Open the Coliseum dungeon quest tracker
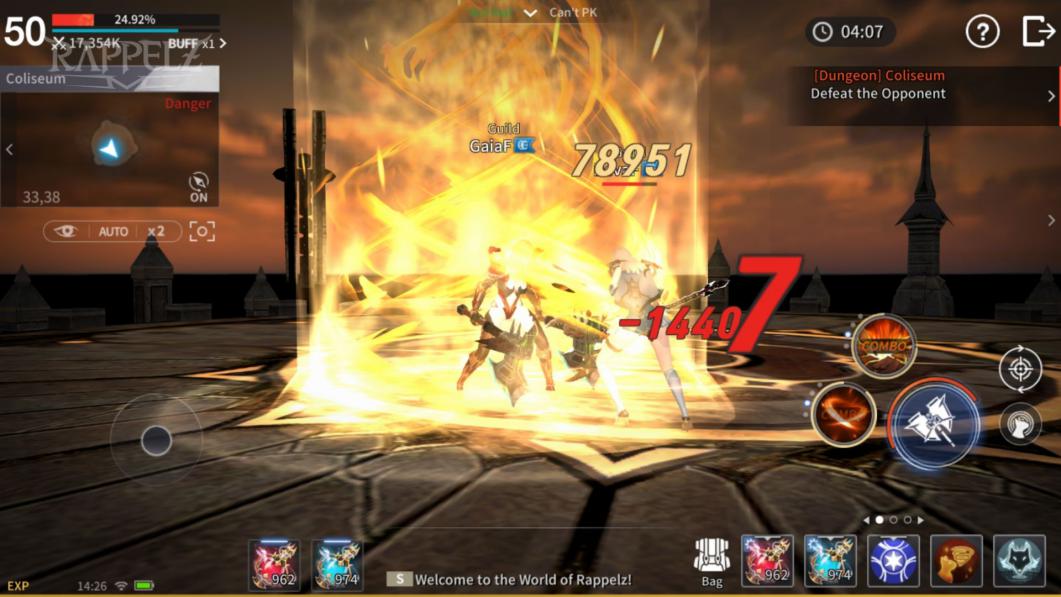Screen dimensions: 1061x597 click(922, 94)
